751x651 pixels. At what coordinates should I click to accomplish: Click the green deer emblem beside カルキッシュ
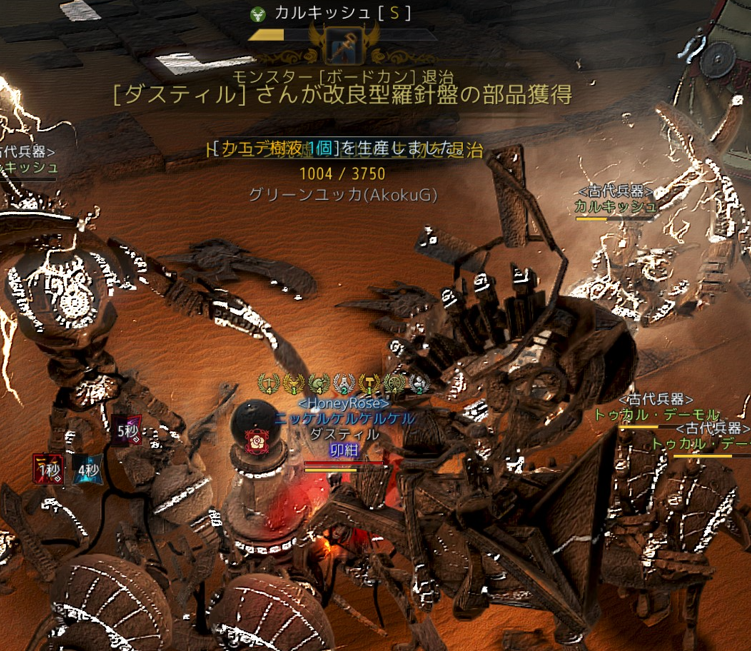[259, 14]
